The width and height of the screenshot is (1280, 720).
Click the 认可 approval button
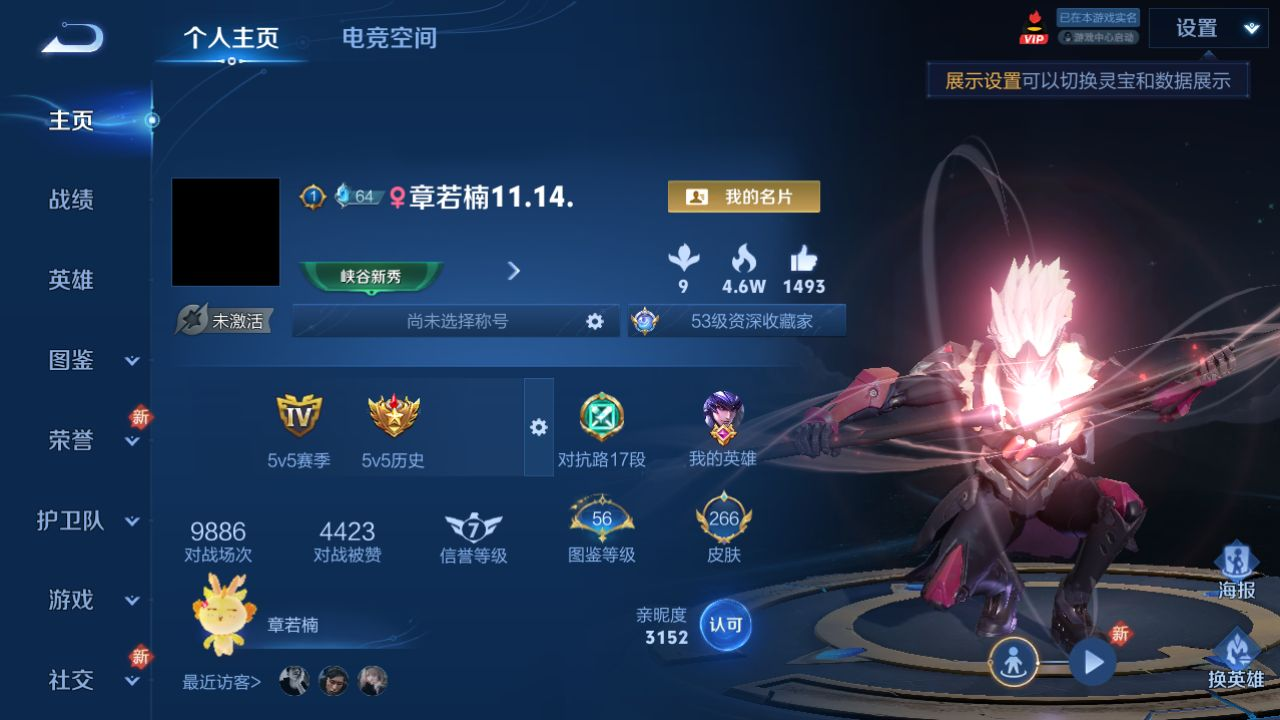[x=725, y=625]
